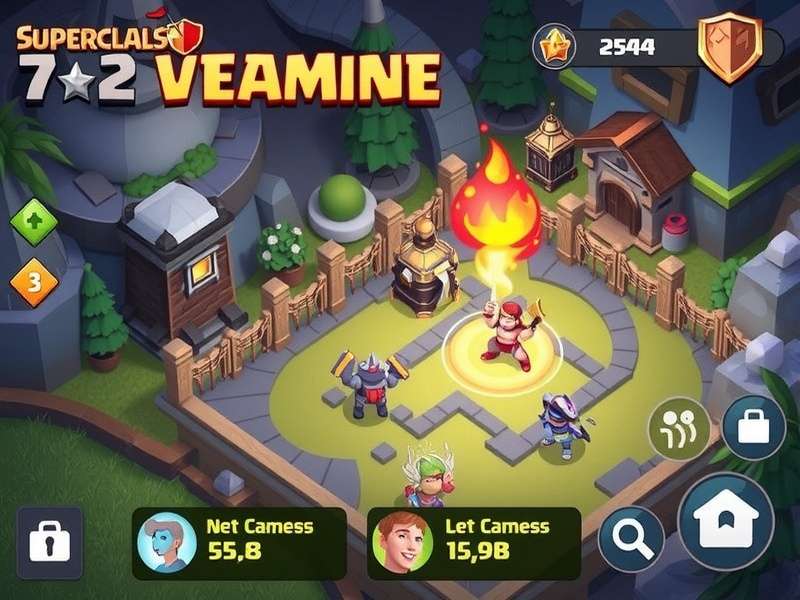Select the Let Camess player card

click(474, 543)
